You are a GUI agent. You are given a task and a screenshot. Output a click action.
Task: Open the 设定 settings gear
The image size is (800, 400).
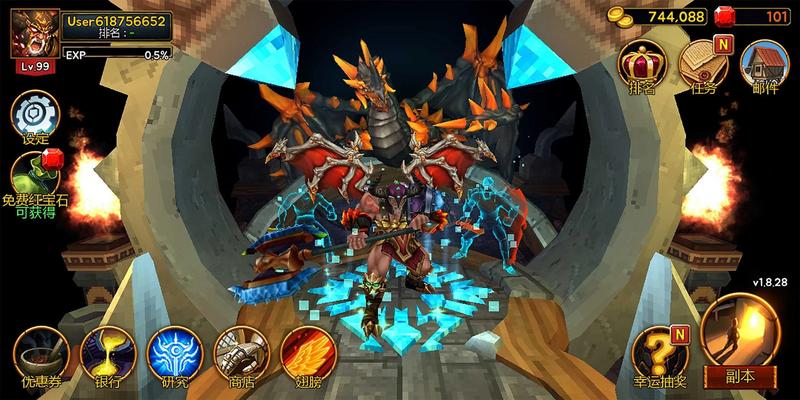35,115
